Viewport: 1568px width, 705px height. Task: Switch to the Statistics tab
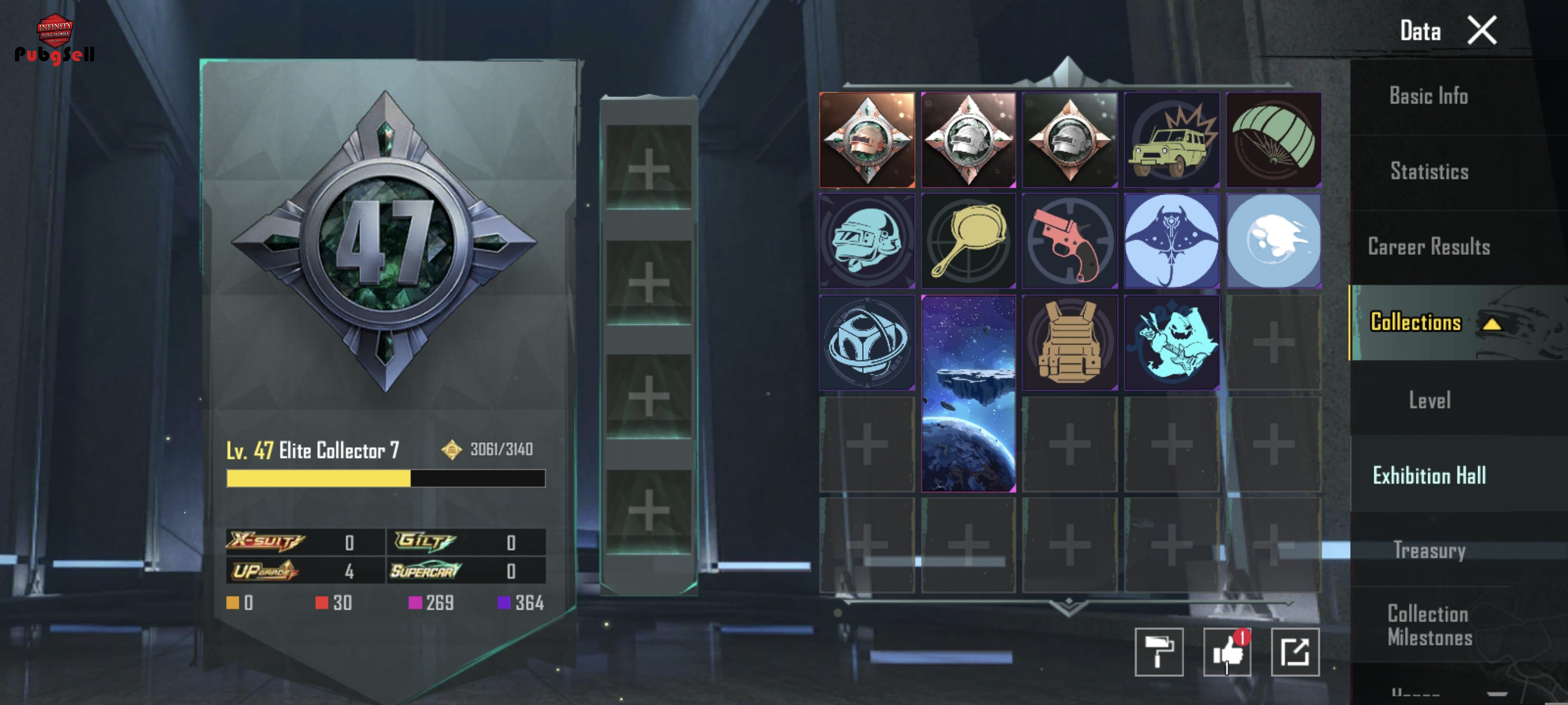(x=1429, y=172)
